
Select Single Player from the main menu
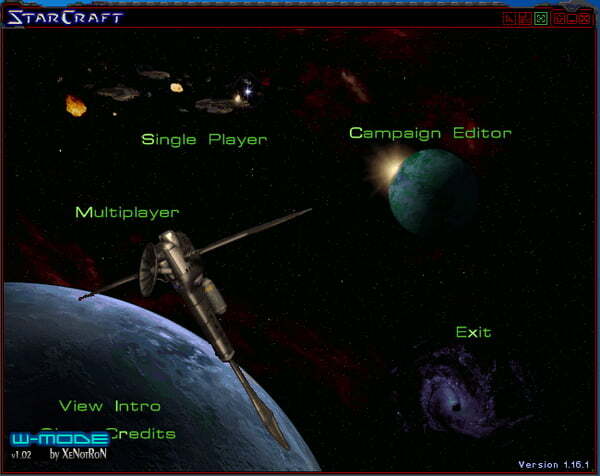pos(204,140)
